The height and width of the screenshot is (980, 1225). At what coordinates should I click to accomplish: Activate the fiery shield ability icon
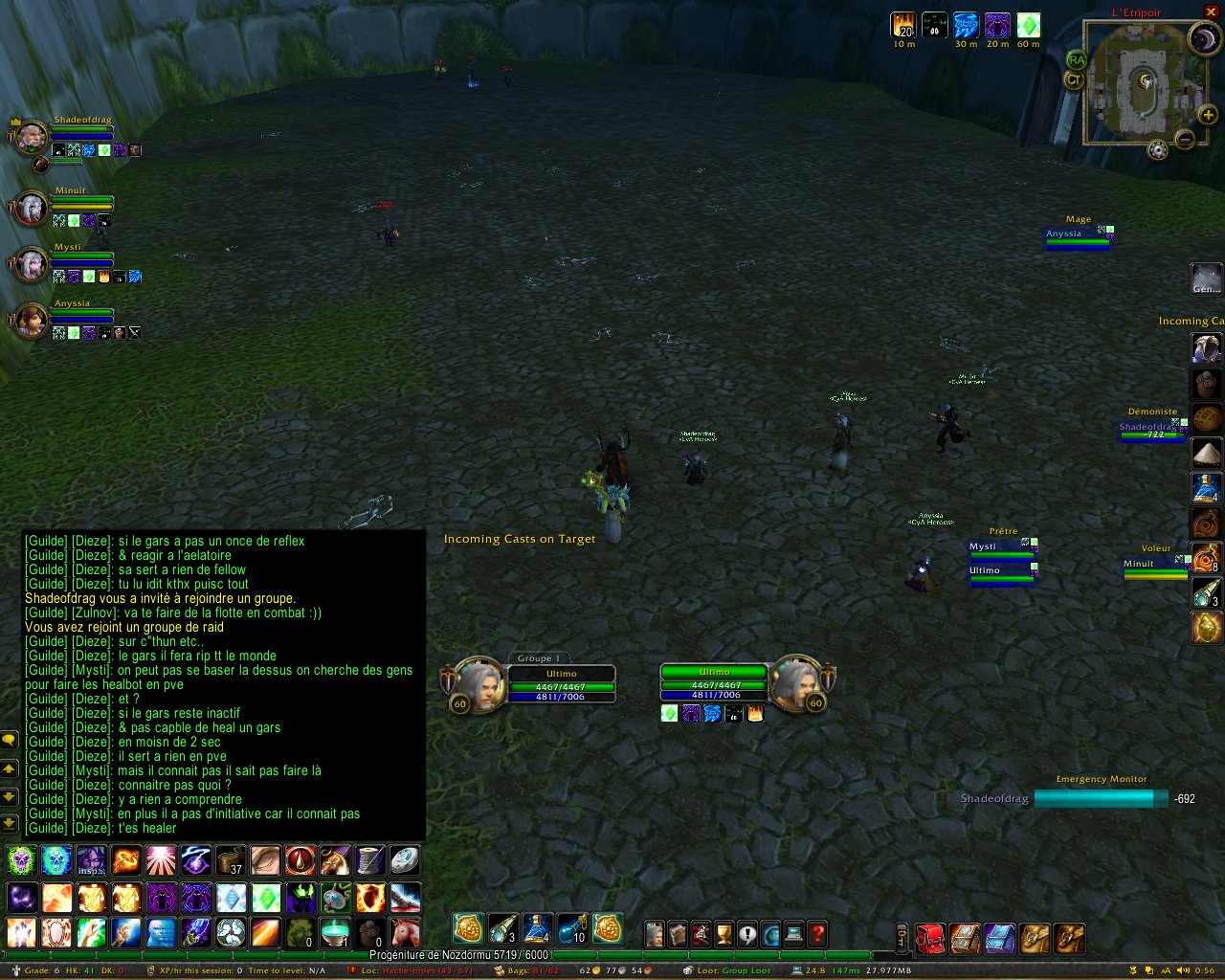[370, 898]
